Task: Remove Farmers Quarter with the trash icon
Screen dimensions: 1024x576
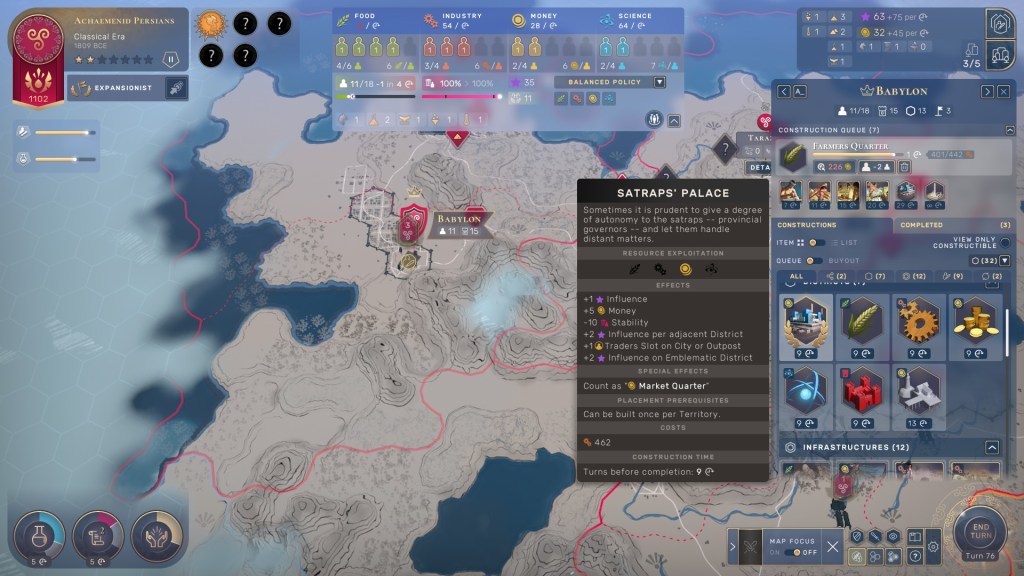Action: 904,167
